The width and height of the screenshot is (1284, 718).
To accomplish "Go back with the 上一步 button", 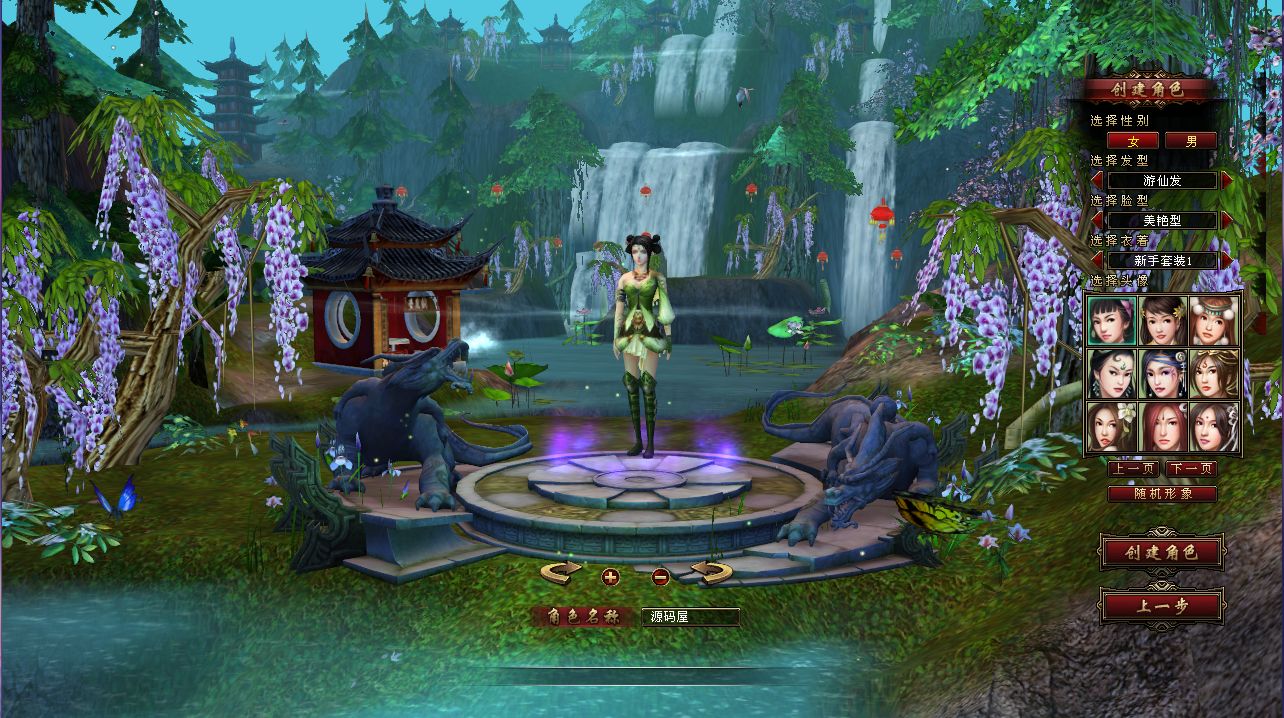I will tap(1161, 605).
